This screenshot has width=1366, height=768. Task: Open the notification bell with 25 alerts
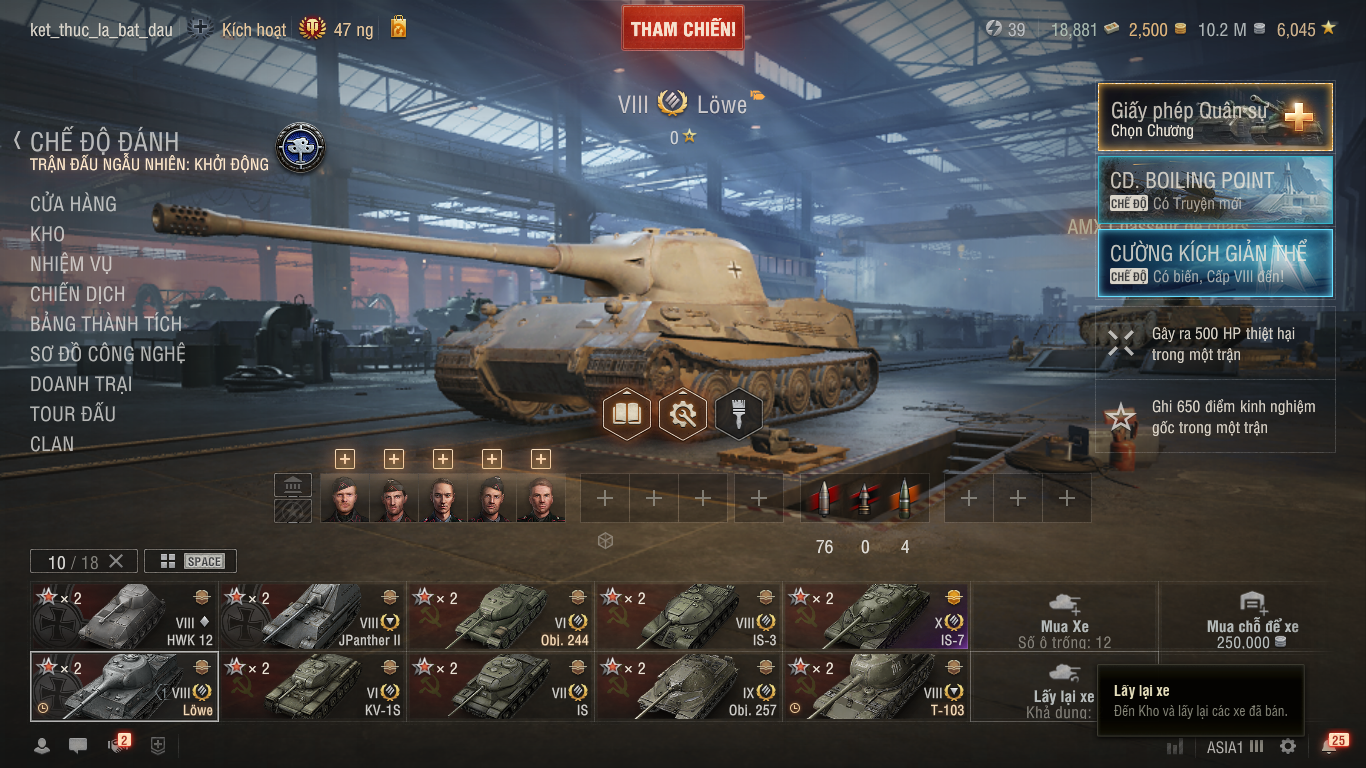coord(1329,746)
